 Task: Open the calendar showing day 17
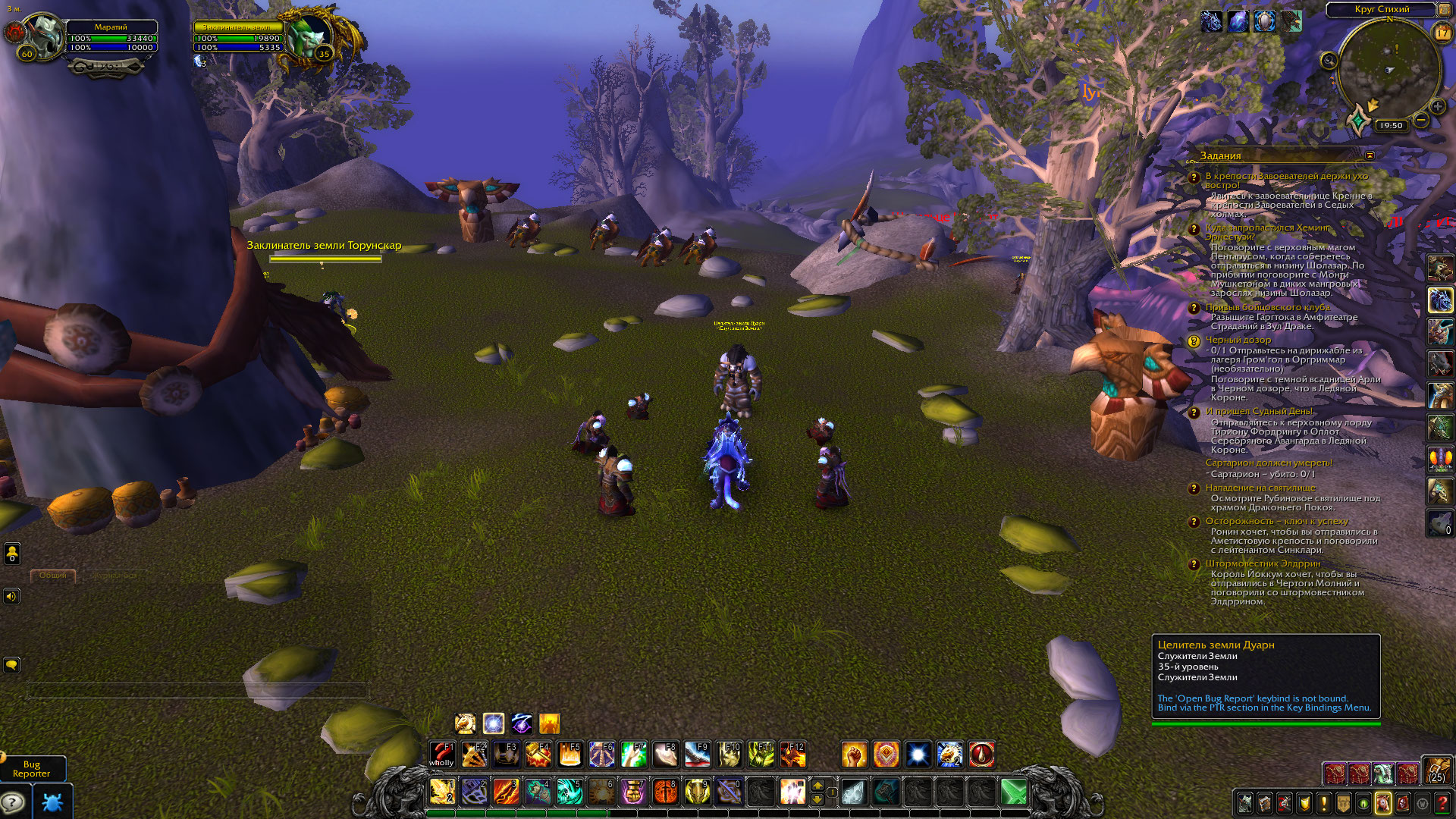point(1442,32)
